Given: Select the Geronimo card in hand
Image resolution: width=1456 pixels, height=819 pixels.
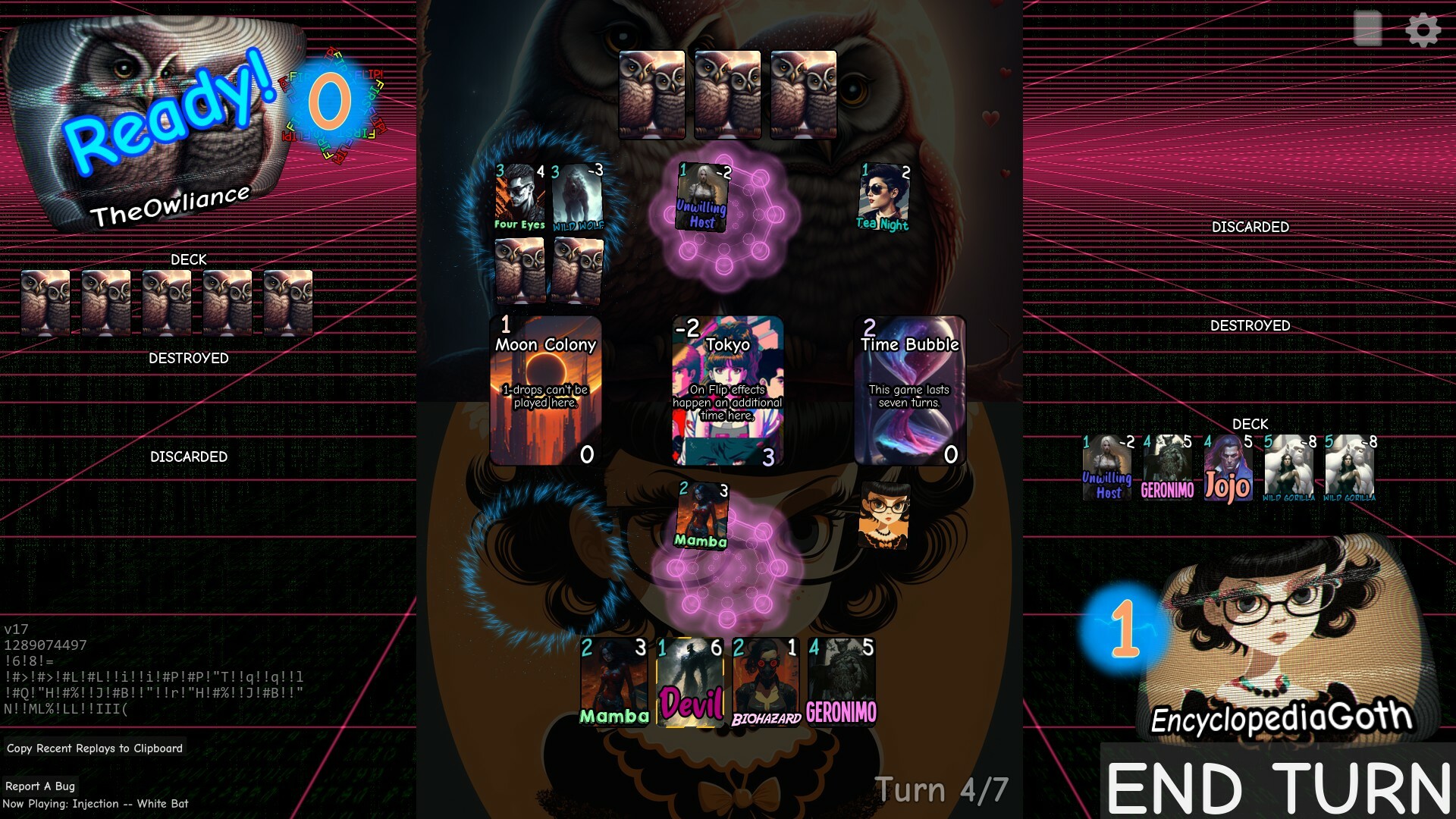Looking at the screenshot, I should [x=842, y=682].
